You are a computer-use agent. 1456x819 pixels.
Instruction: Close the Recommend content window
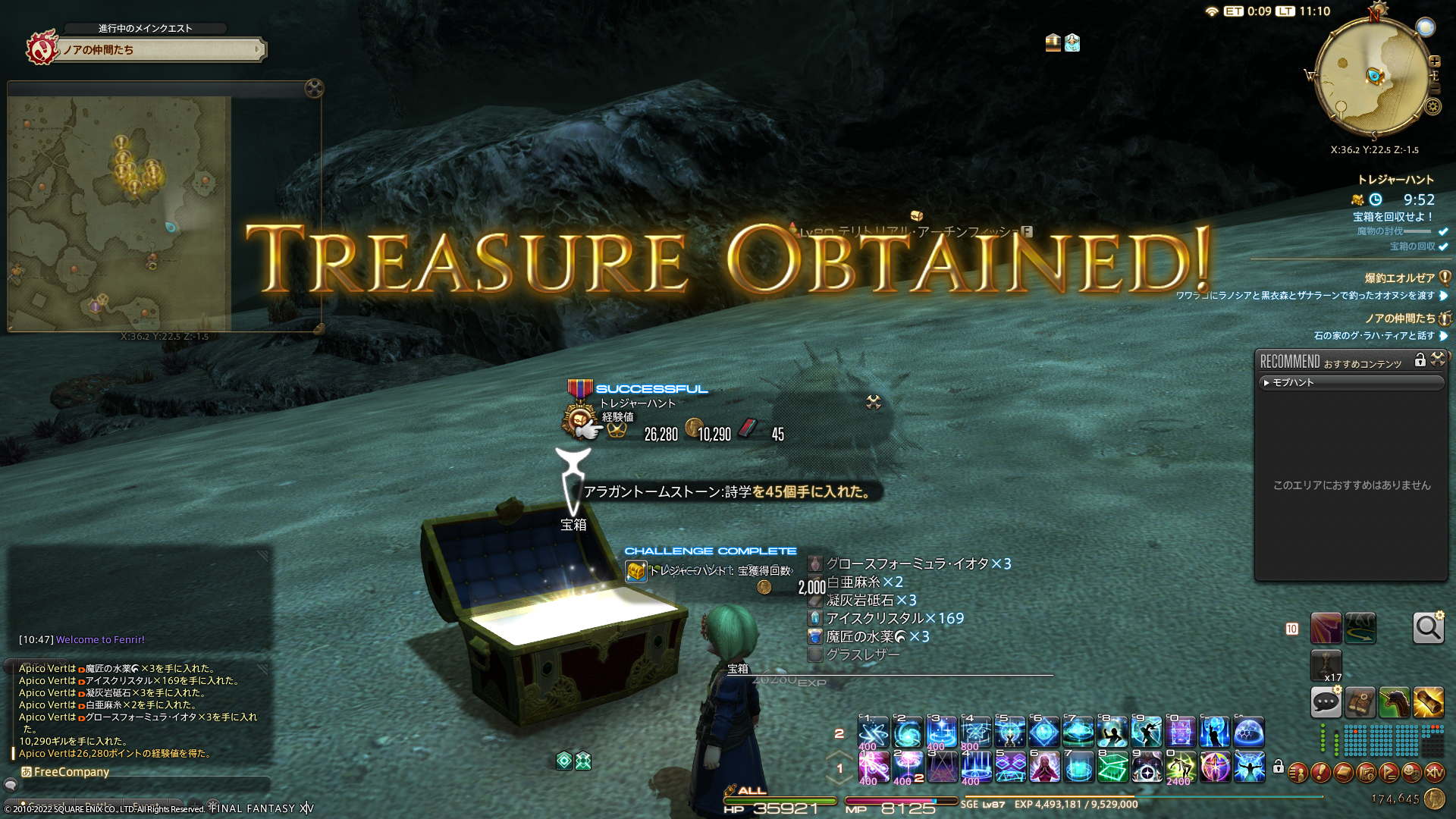(x=1438, y=359)
